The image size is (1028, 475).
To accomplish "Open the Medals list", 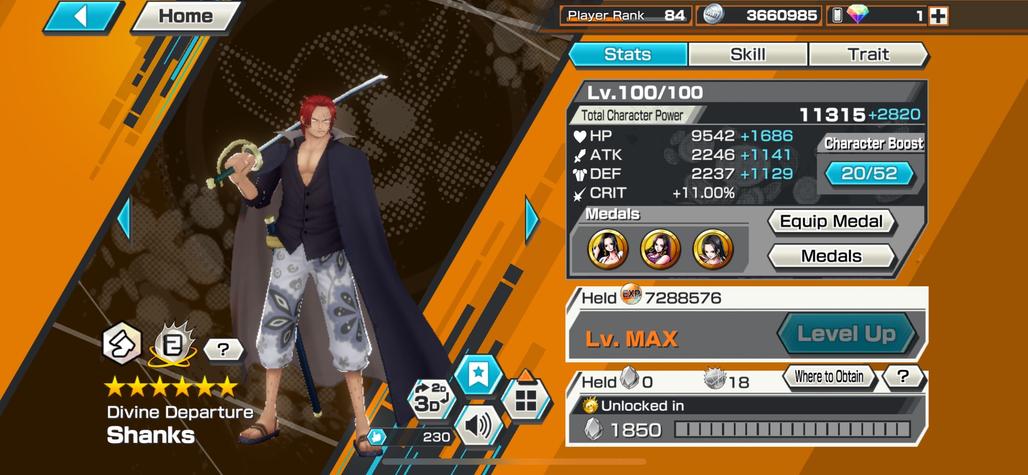I will click(830, 256).
